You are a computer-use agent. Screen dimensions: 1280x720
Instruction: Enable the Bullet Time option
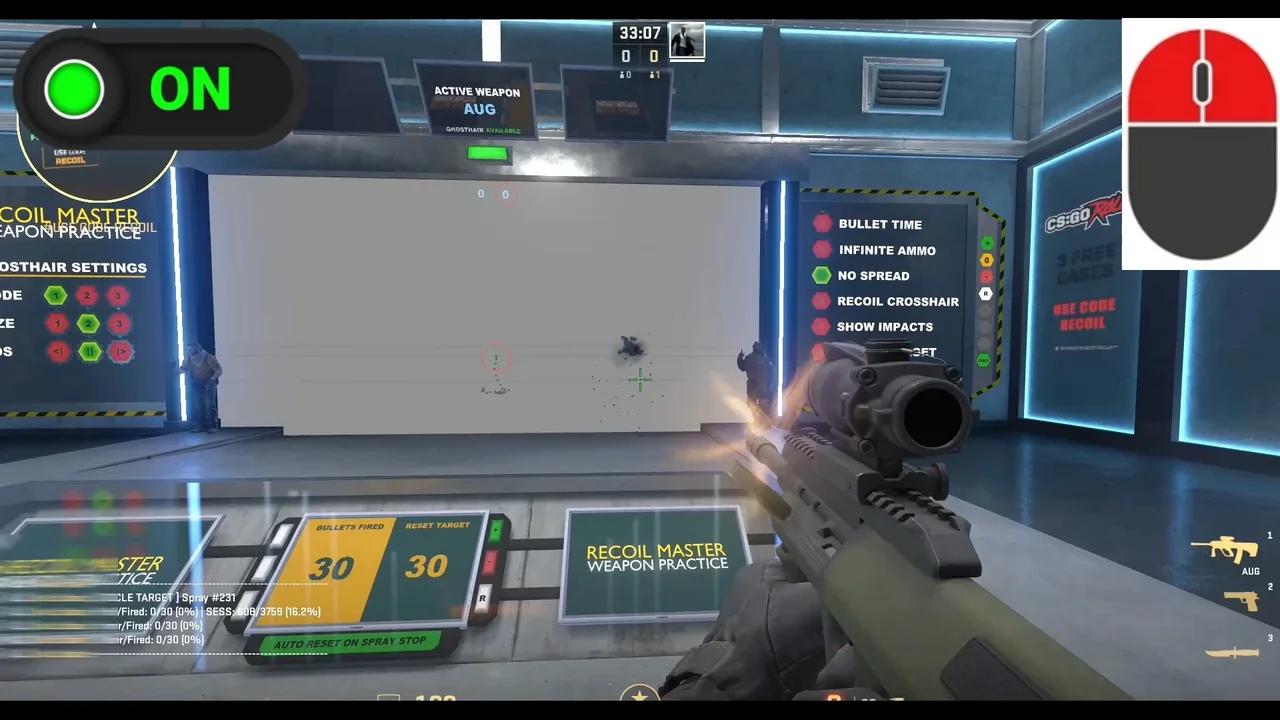click(822, 224)
